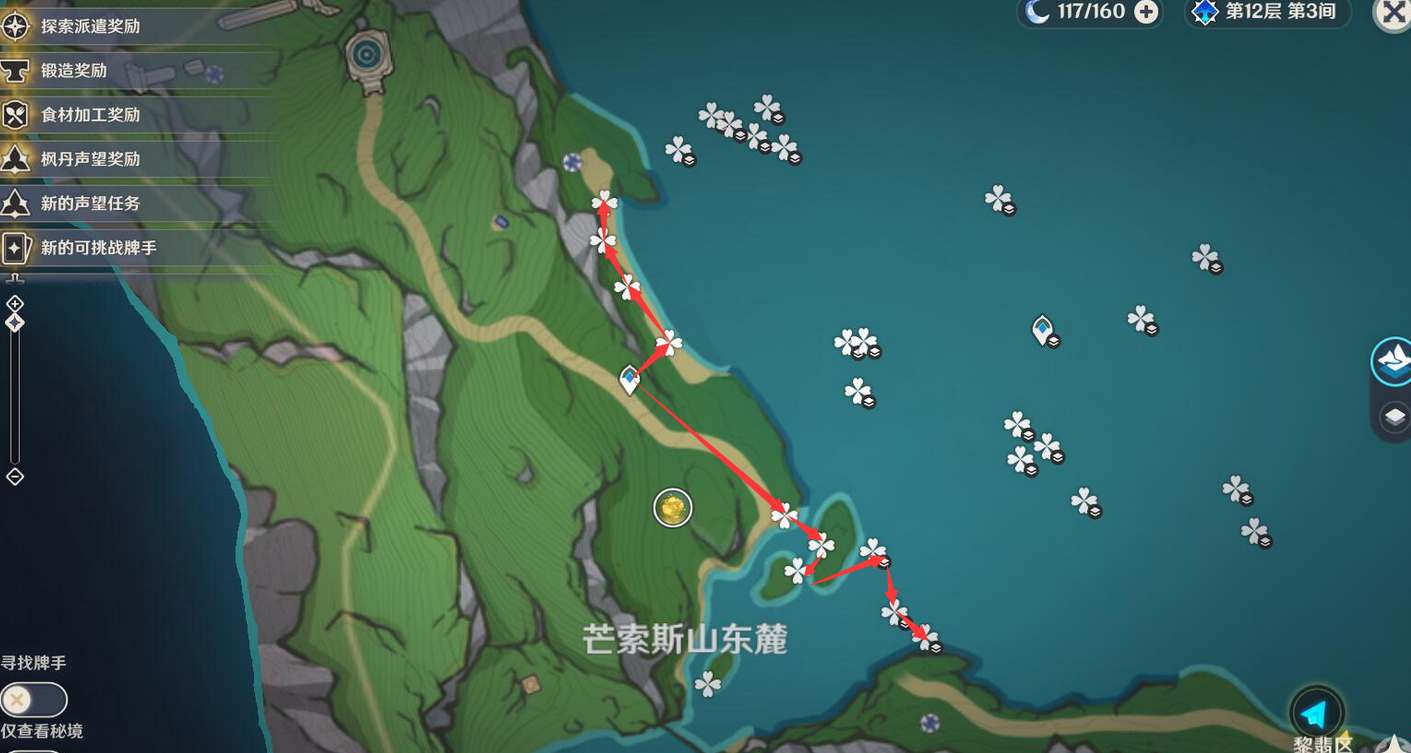
Task: Close the map with the X button
Action: pyautogui.click(x=1392, y=12)
